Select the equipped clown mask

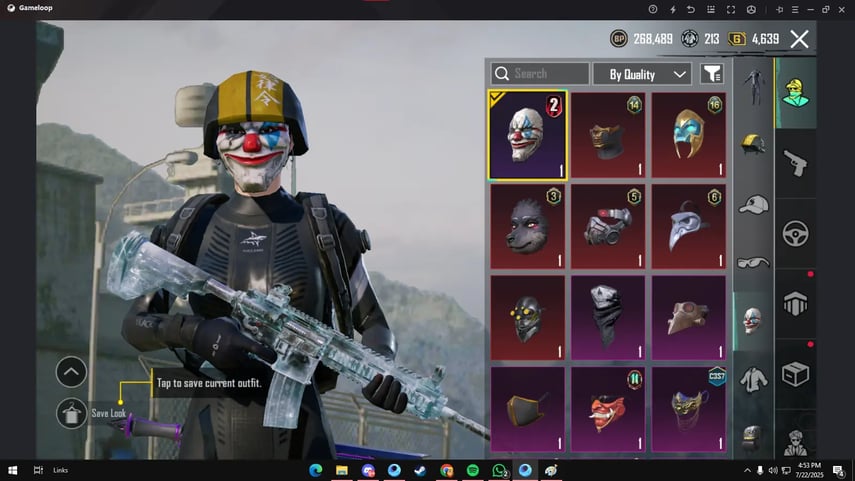(x=528, y=135)
